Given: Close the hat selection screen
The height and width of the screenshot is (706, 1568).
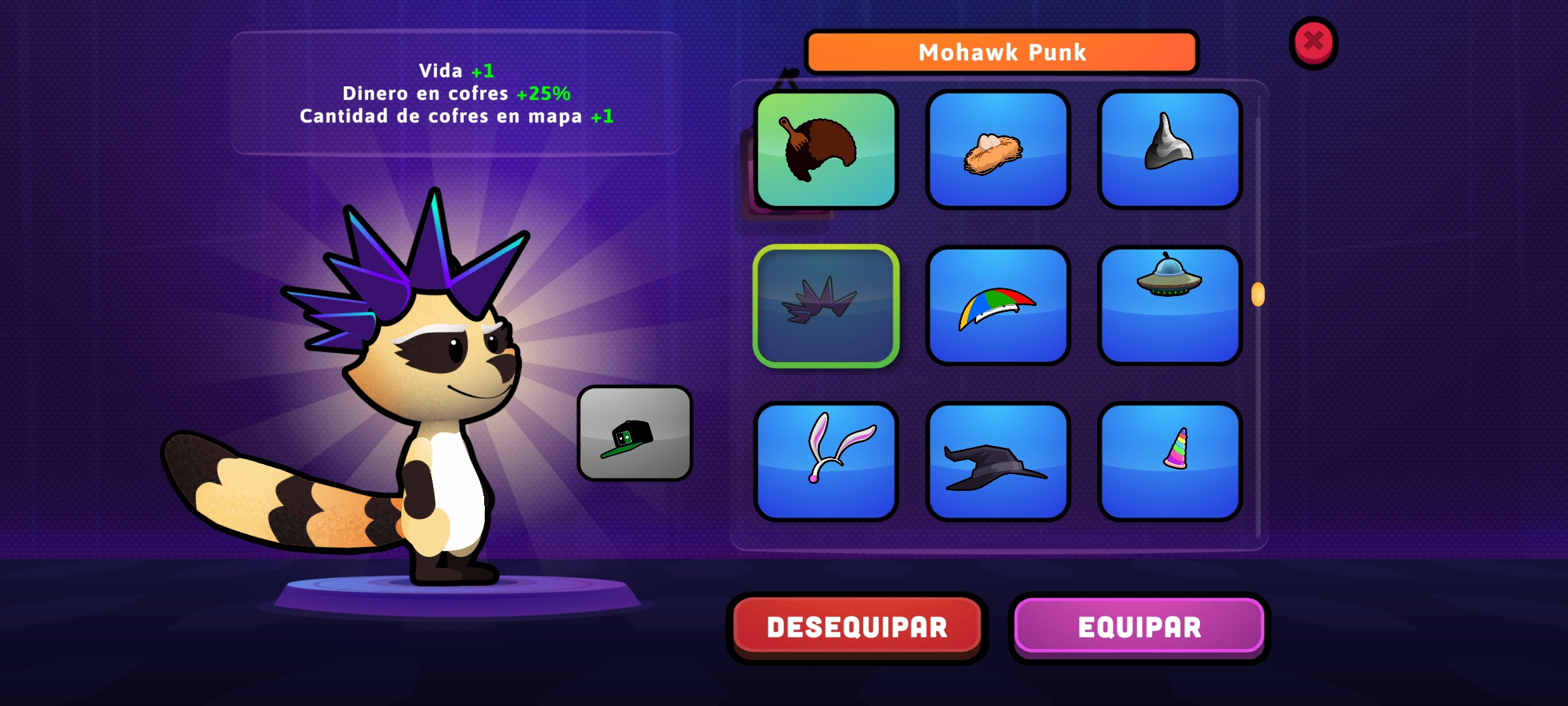Looking at the screenshot, I should pos(1313,42).
